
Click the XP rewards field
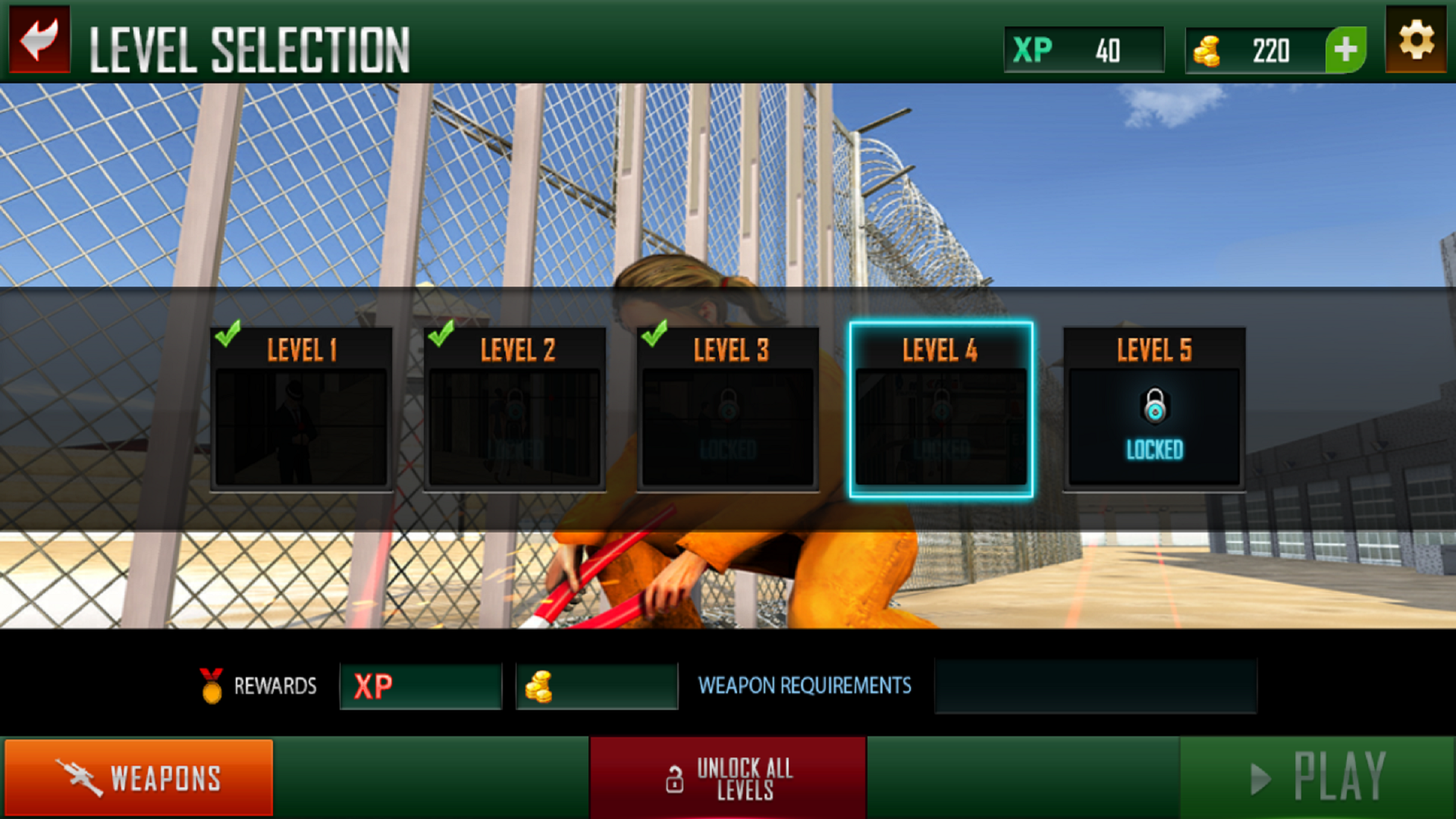[x=420, y=686]
